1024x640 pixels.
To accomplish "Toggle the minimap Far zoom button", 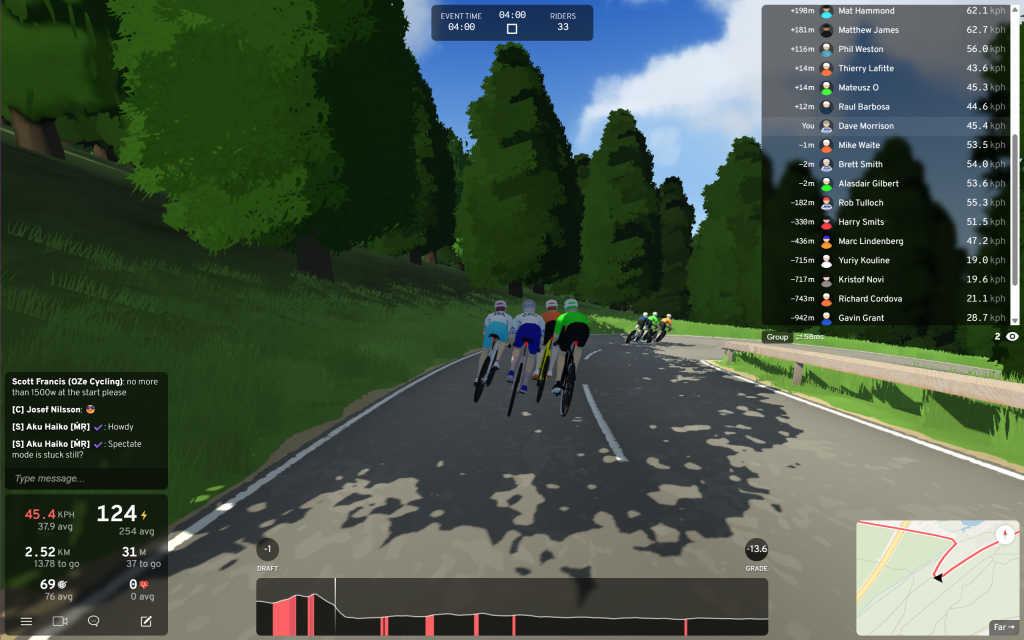I will pos(1002,627).
